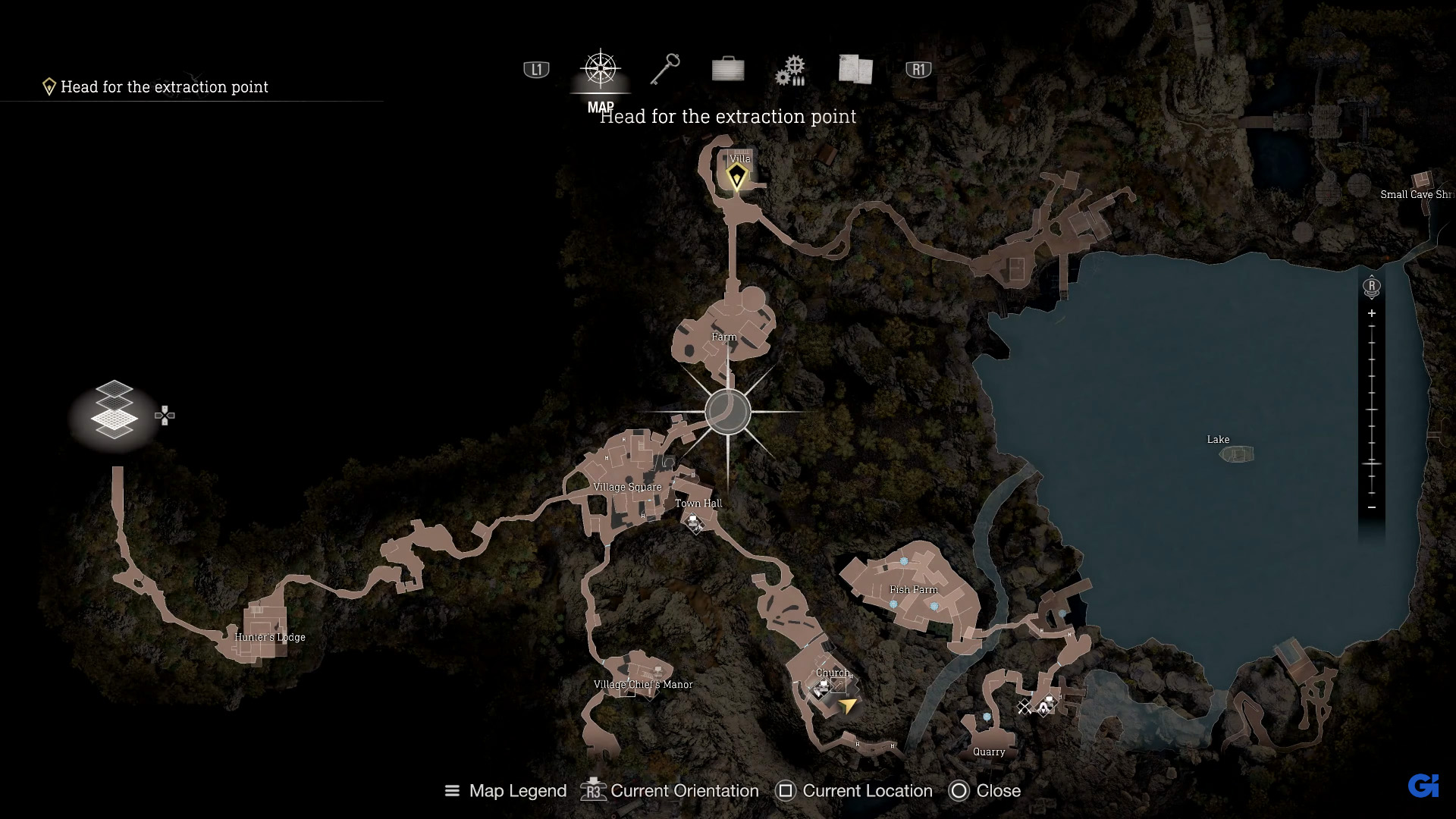Open the gears settings tab
The width and height of the screenshot is (1456, 819).
tap(790, 71)
